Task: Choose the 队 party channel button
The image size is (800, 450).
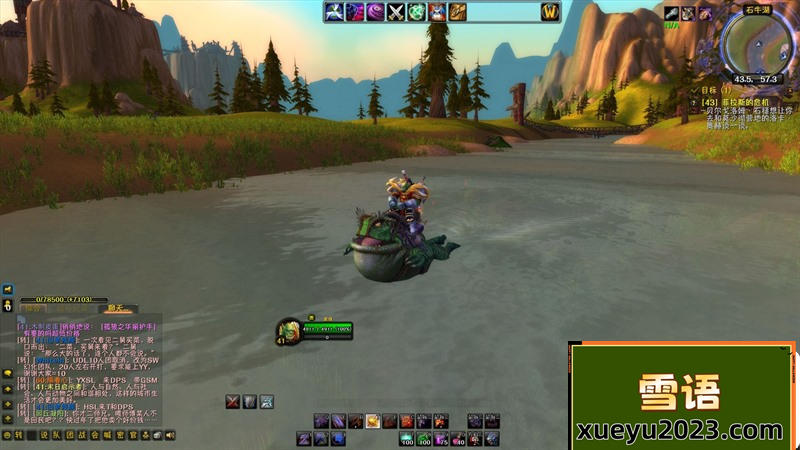Action: point(57,435)
